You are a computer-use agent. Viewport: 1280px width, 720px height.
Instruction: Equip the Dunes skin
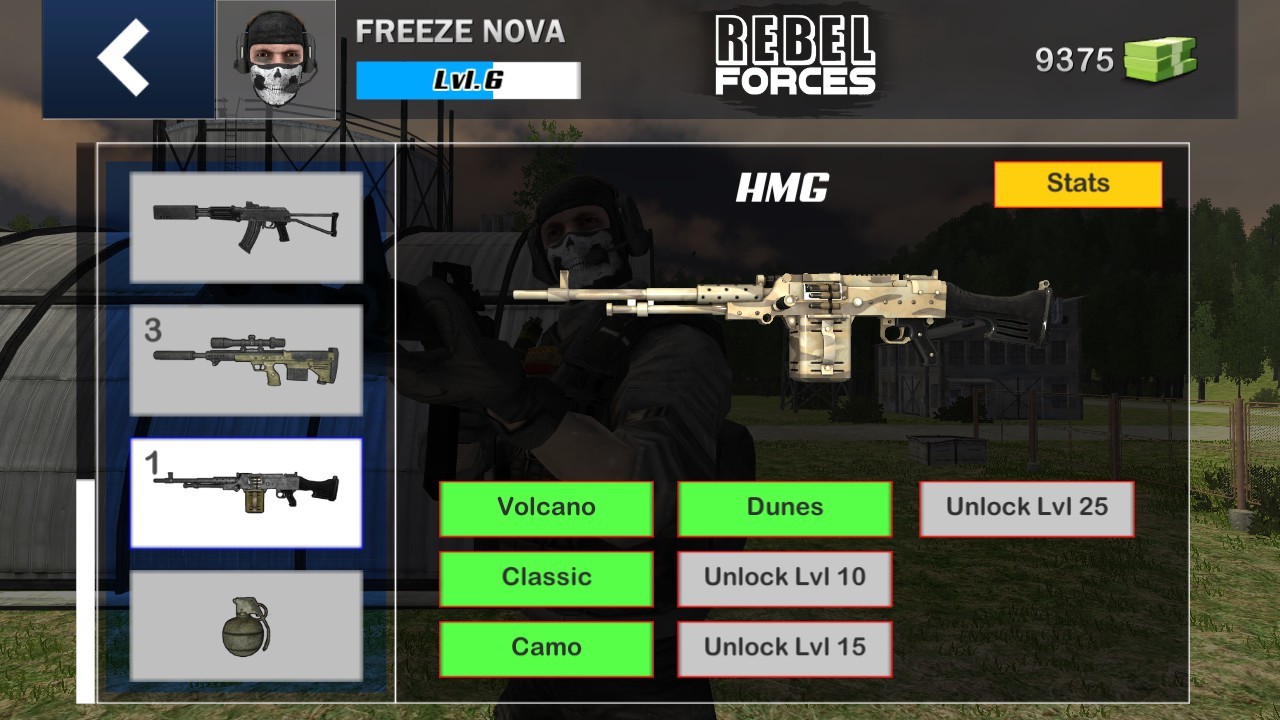pyautogui.click(x=785, y=507)
